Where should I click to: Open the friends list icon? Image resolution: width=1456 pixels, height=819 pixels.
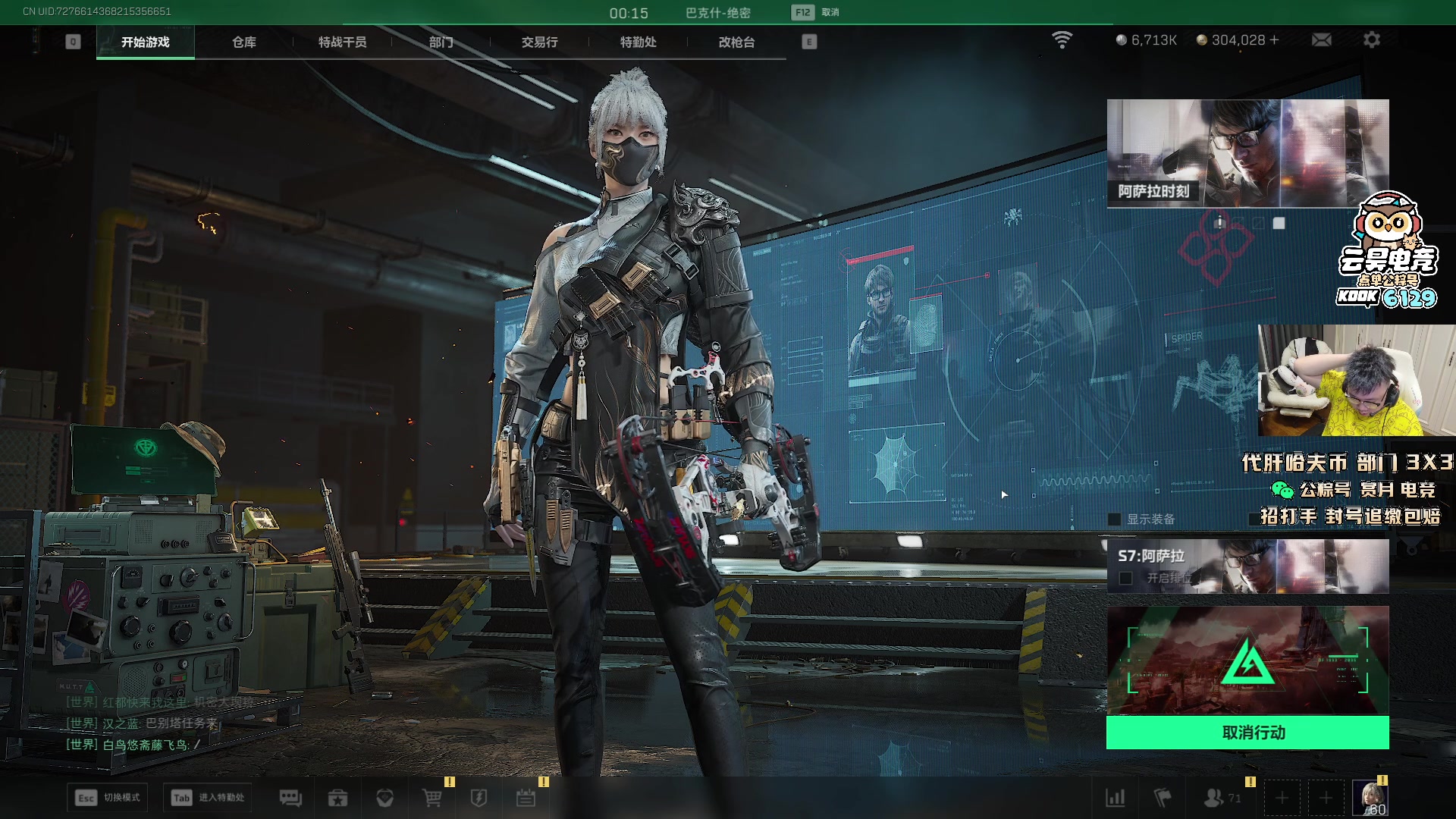tap(1215, 798)
